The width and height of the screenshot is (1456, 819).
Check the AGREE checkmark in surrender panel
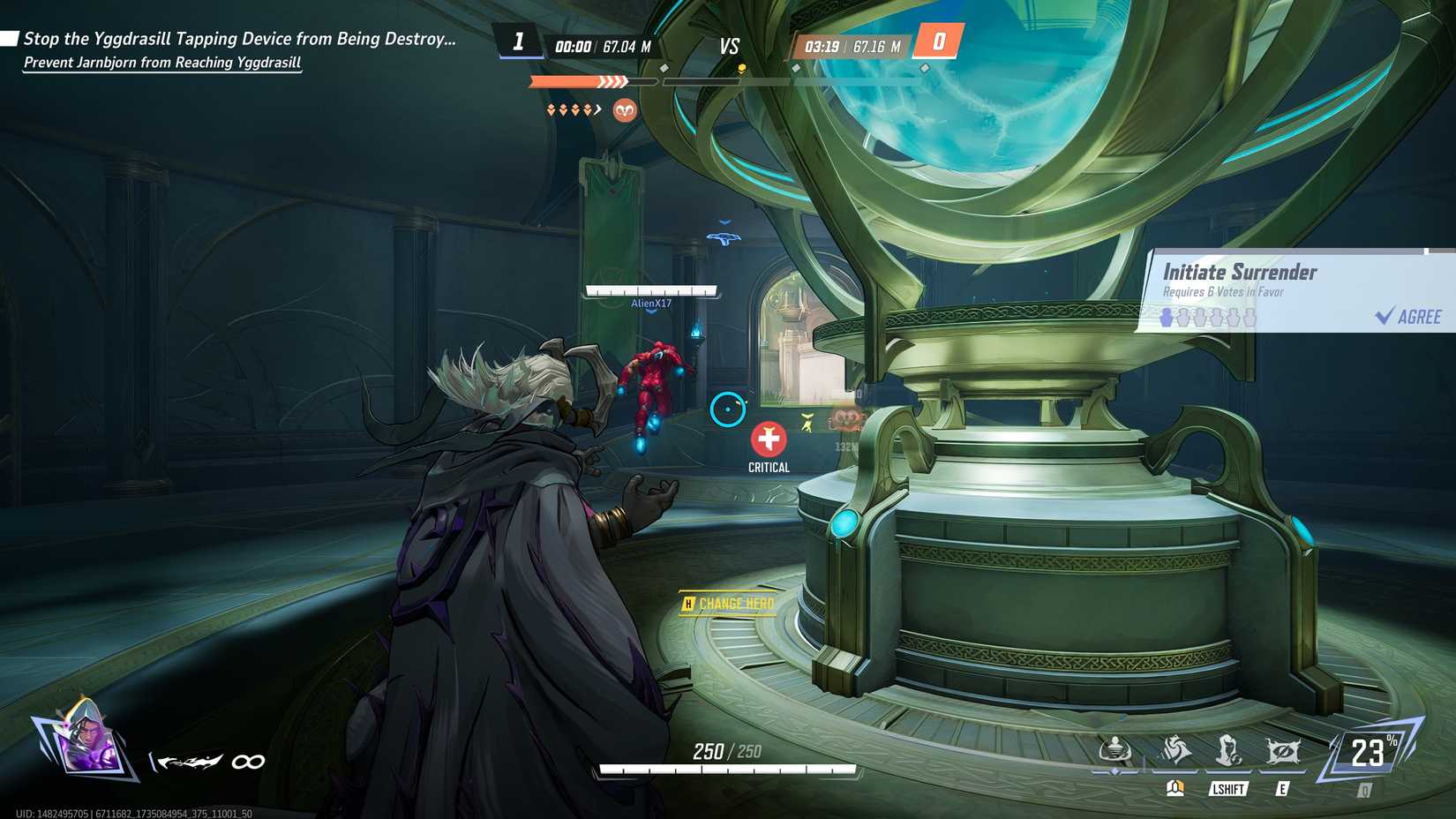1383,316
